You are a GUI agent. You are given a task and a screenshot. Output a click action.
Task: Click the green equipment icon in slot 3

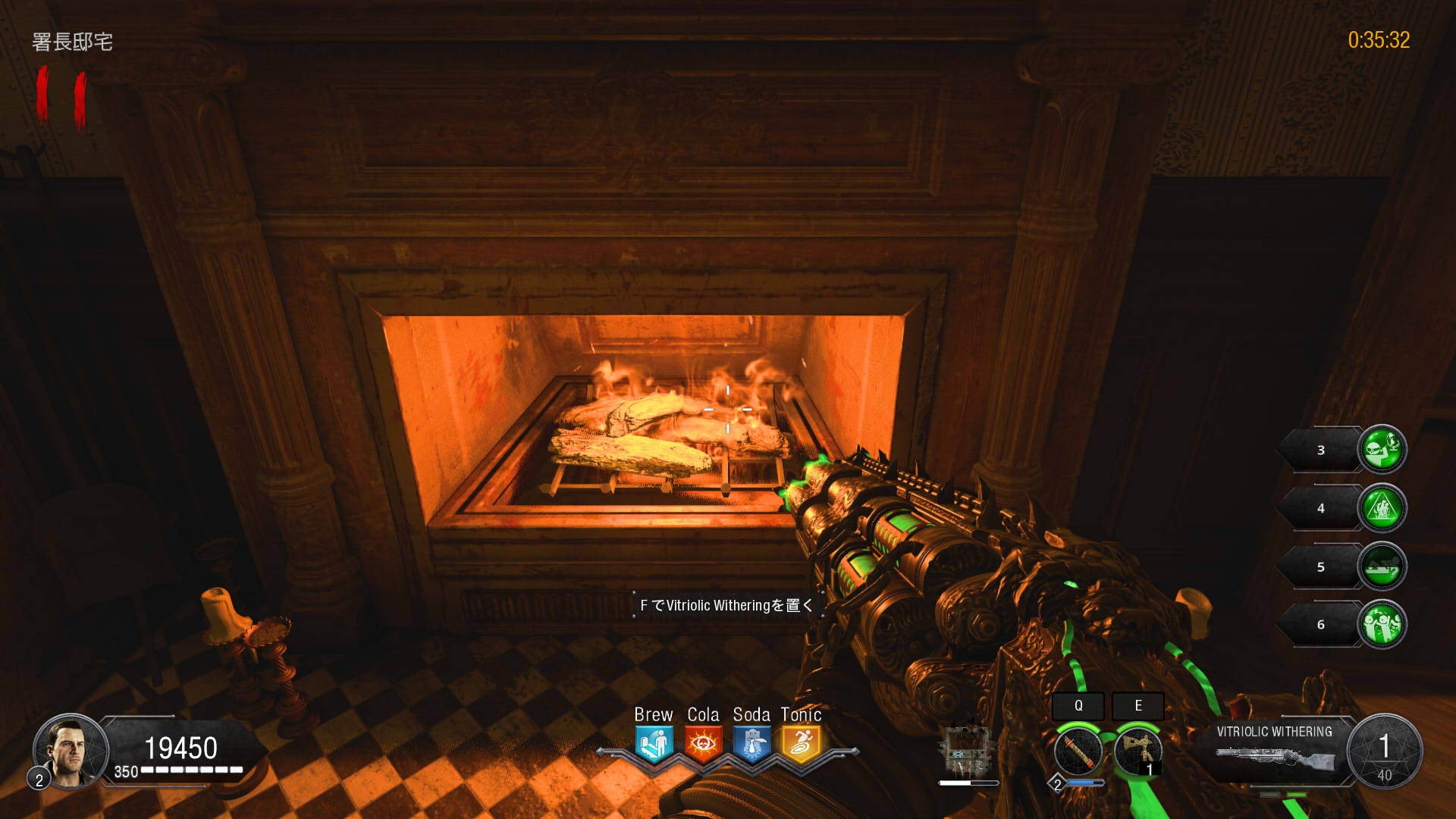[1382, 449]
